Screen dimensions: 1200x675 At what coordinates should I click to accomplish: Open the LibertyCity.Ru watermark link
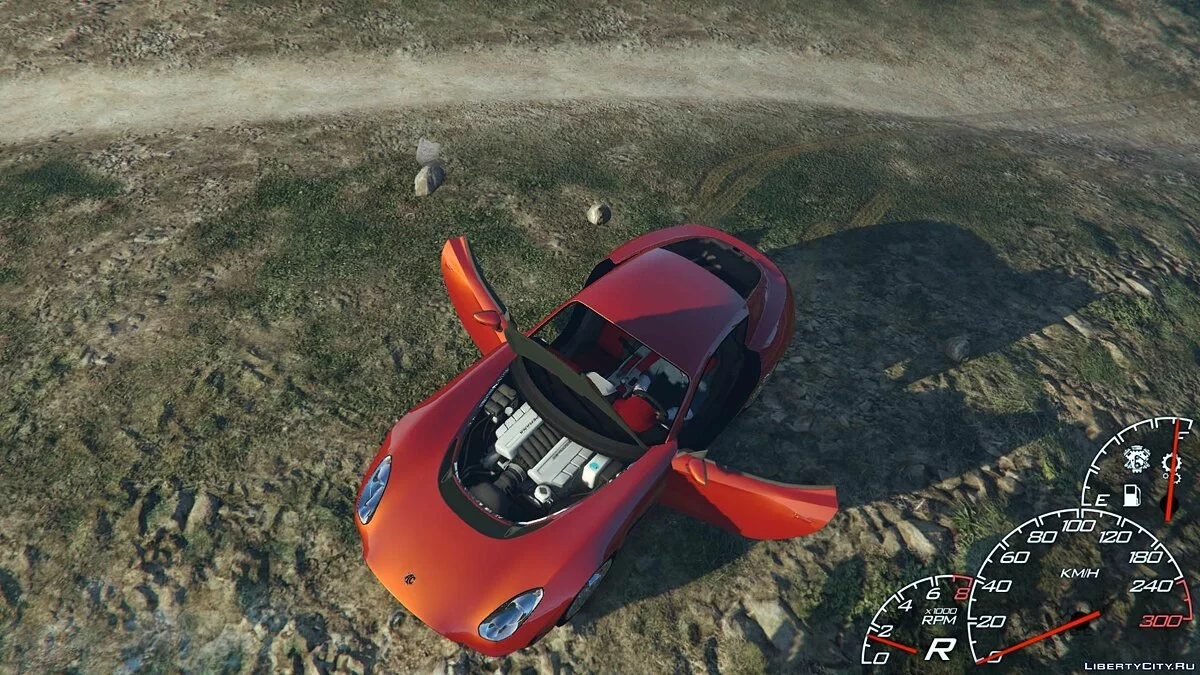1138,663
